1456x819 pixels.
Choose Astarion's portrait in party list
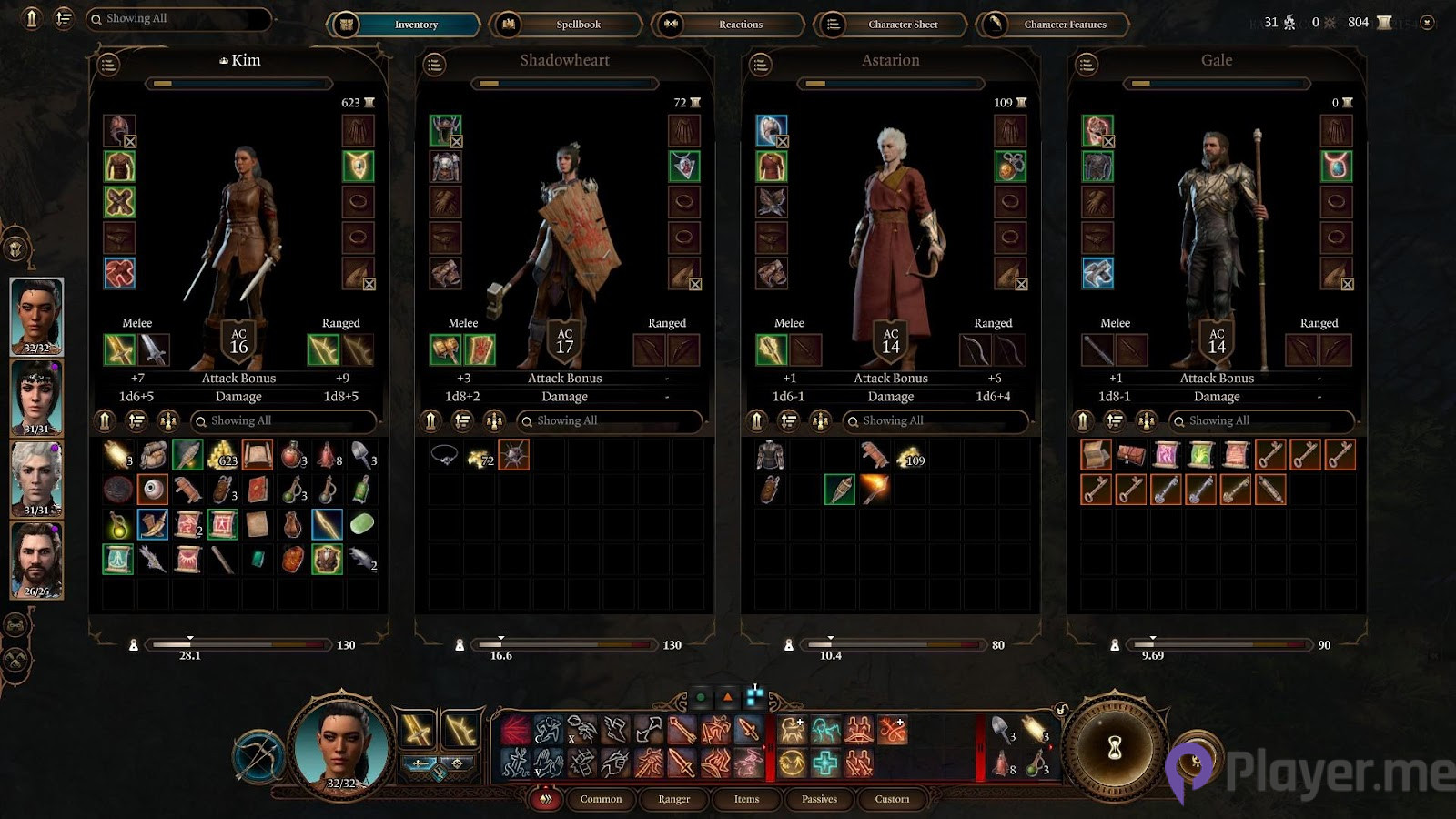click(36, 478)
